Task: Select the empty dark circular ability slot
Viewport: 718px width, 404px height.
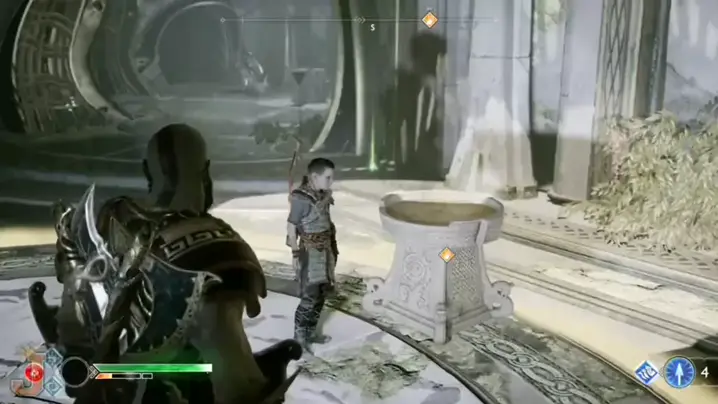Action: click(75, 373)
